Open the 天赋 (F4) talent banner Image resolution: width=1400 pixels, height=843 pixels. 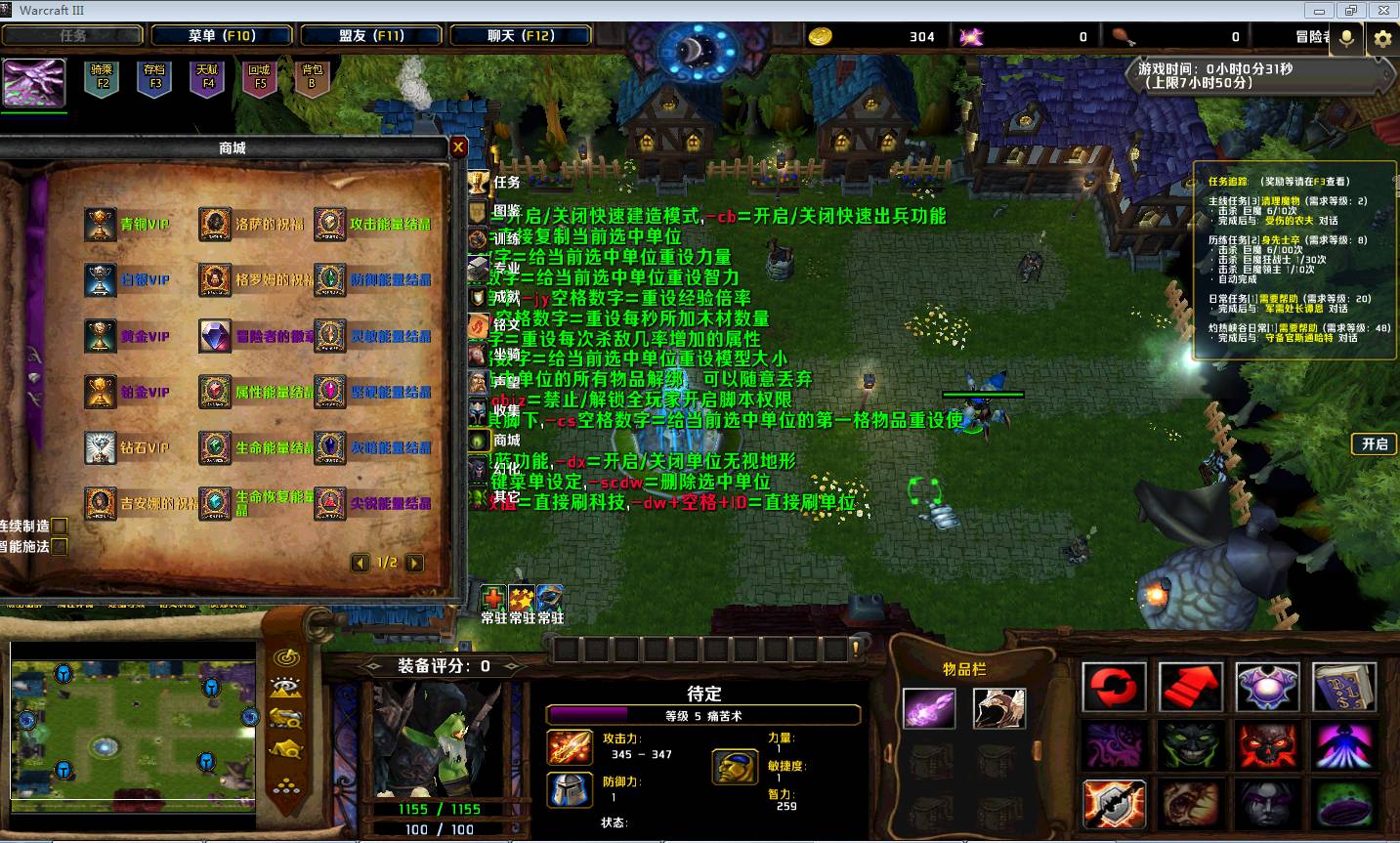coord(207,78)
